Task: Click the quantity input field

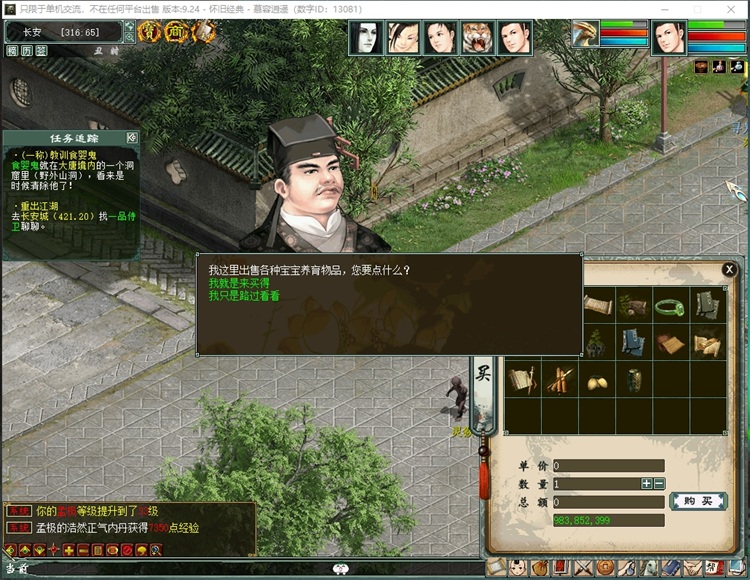Action: (x=595, y=484)
